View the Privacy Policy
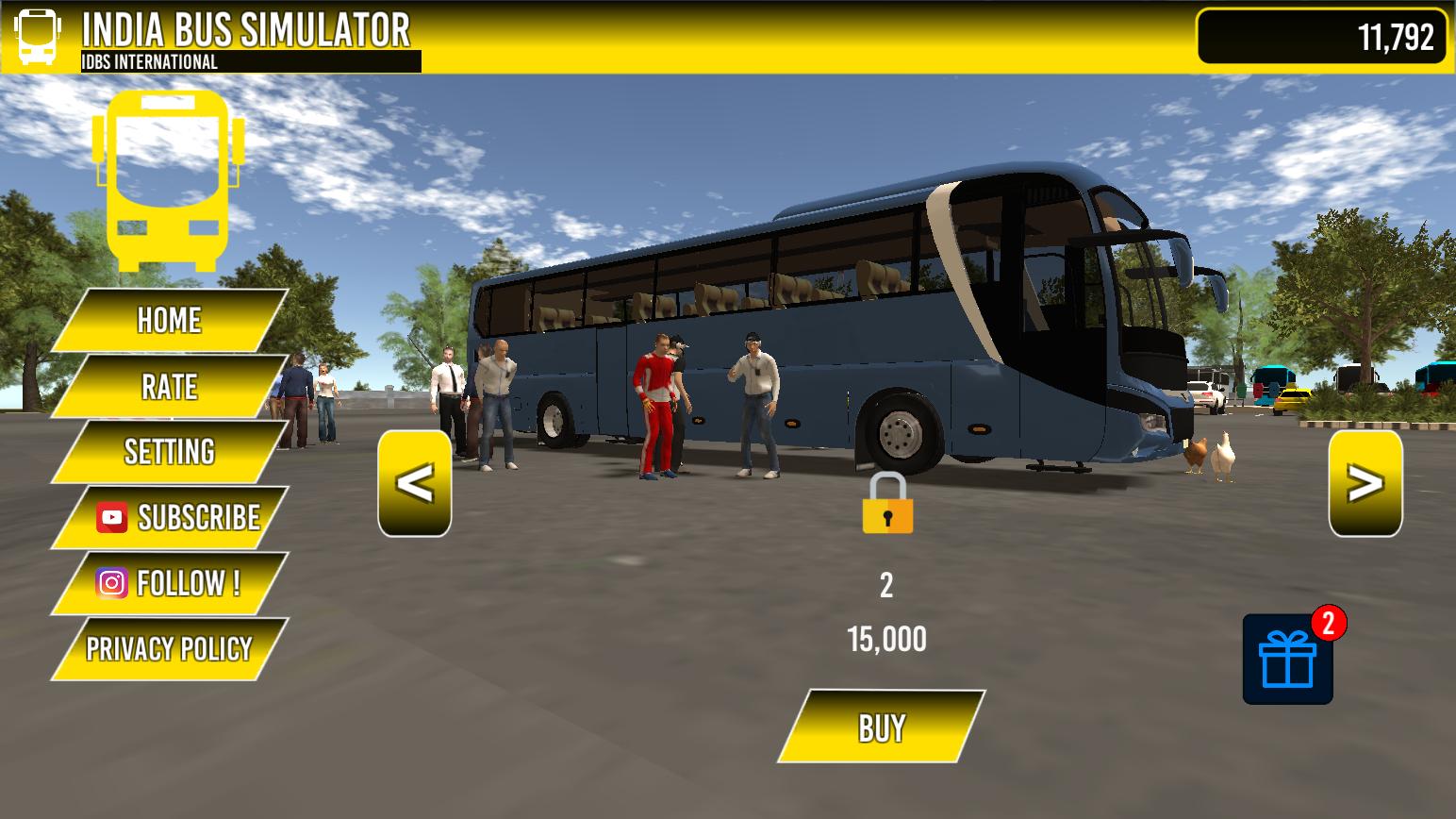The width and height of the screenshot is (1456, 819). 170,649
